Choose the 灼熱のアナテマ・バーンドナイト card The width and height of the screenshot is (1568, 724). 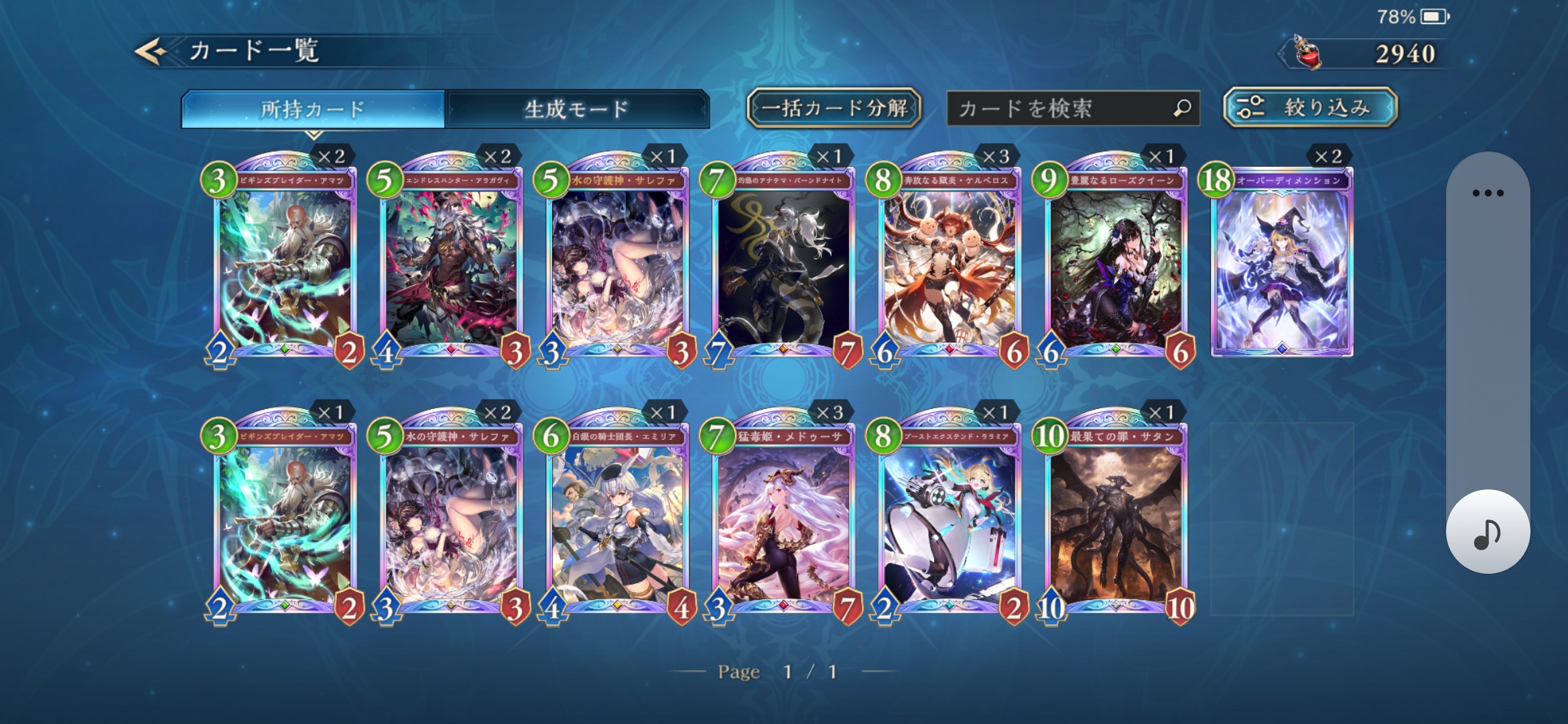(x=783, y=265)
